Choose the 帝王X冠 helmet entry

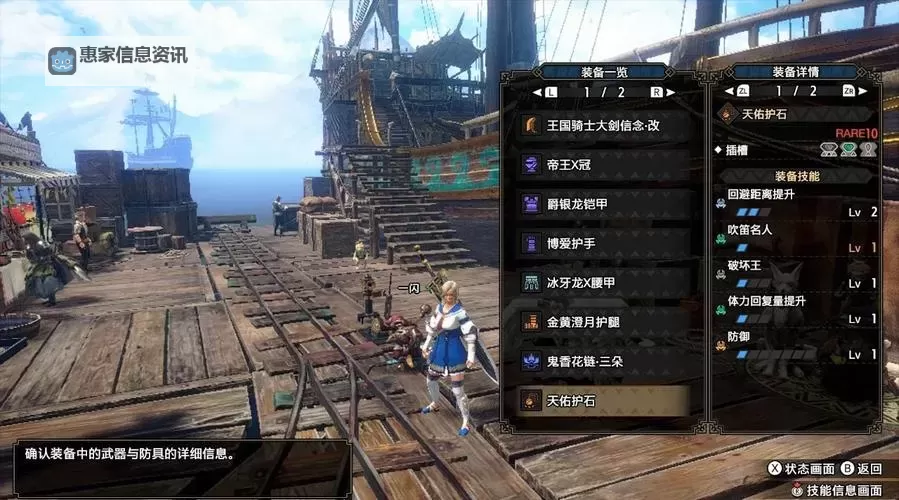coord(603,166)
